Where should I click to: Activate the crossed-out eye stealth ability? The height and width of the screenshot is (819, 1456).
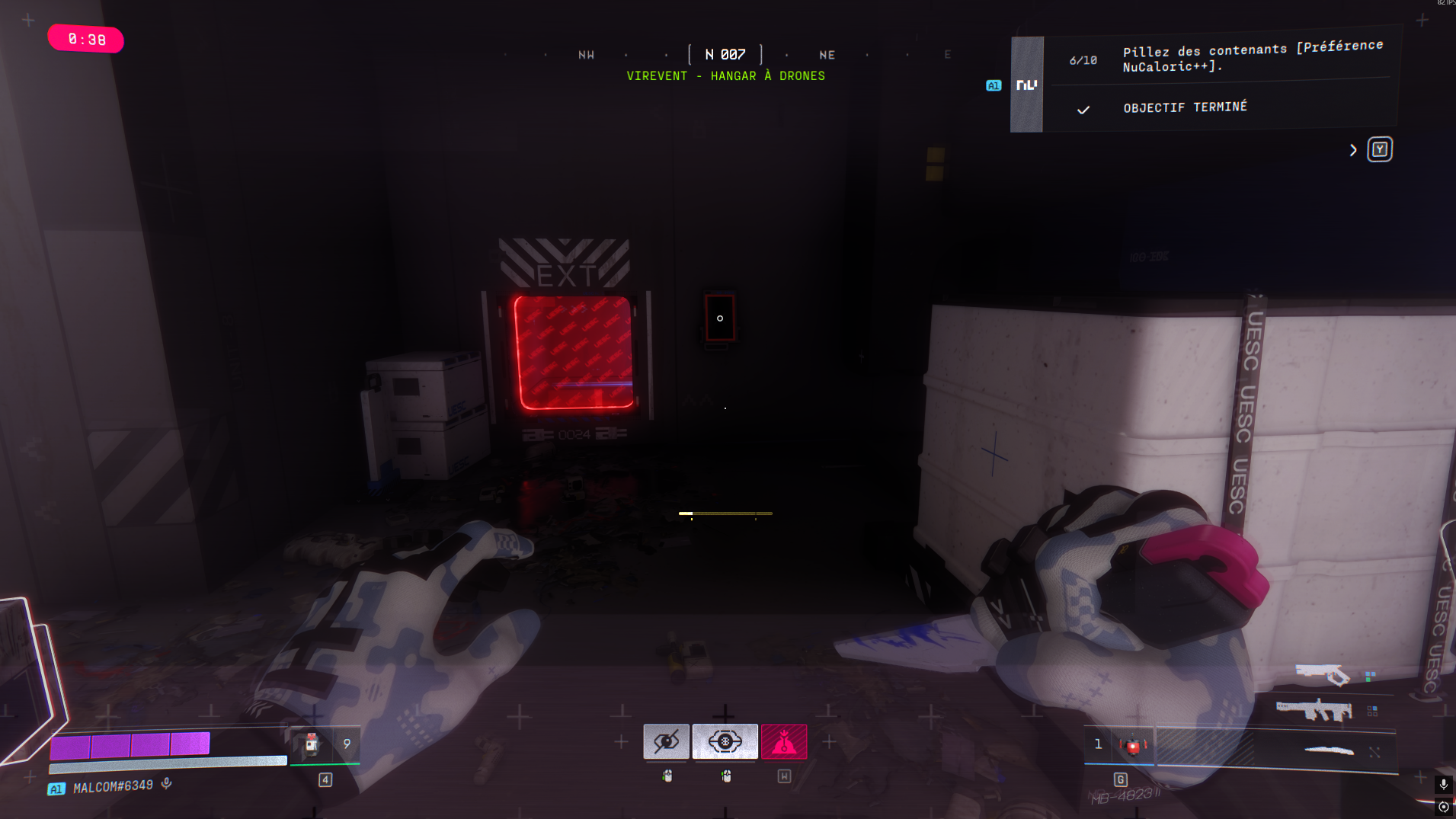(x=666, y=741)
